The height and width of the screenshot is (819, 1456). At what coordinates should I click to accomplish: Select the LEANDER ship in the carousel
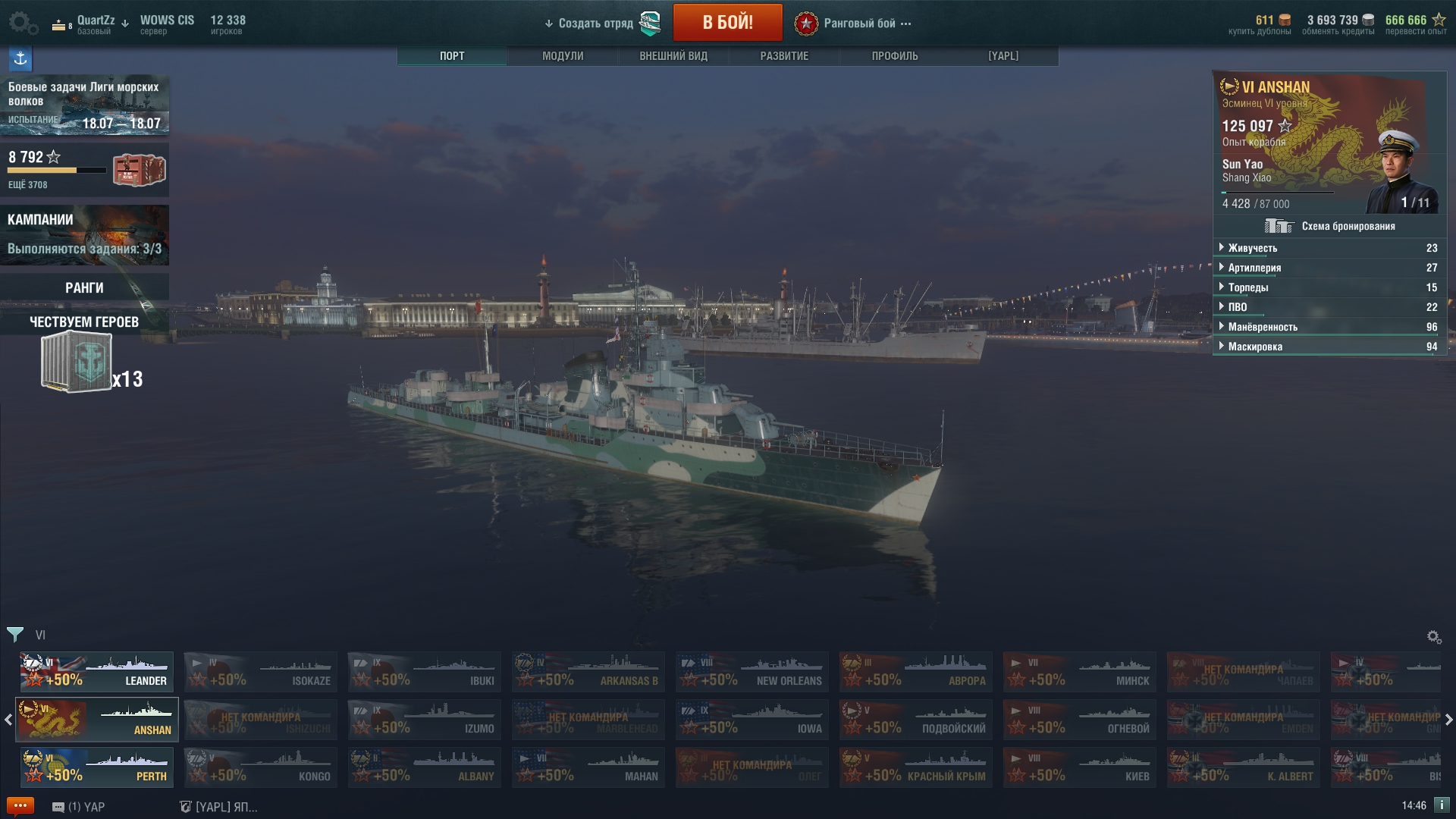pos(97,672)
